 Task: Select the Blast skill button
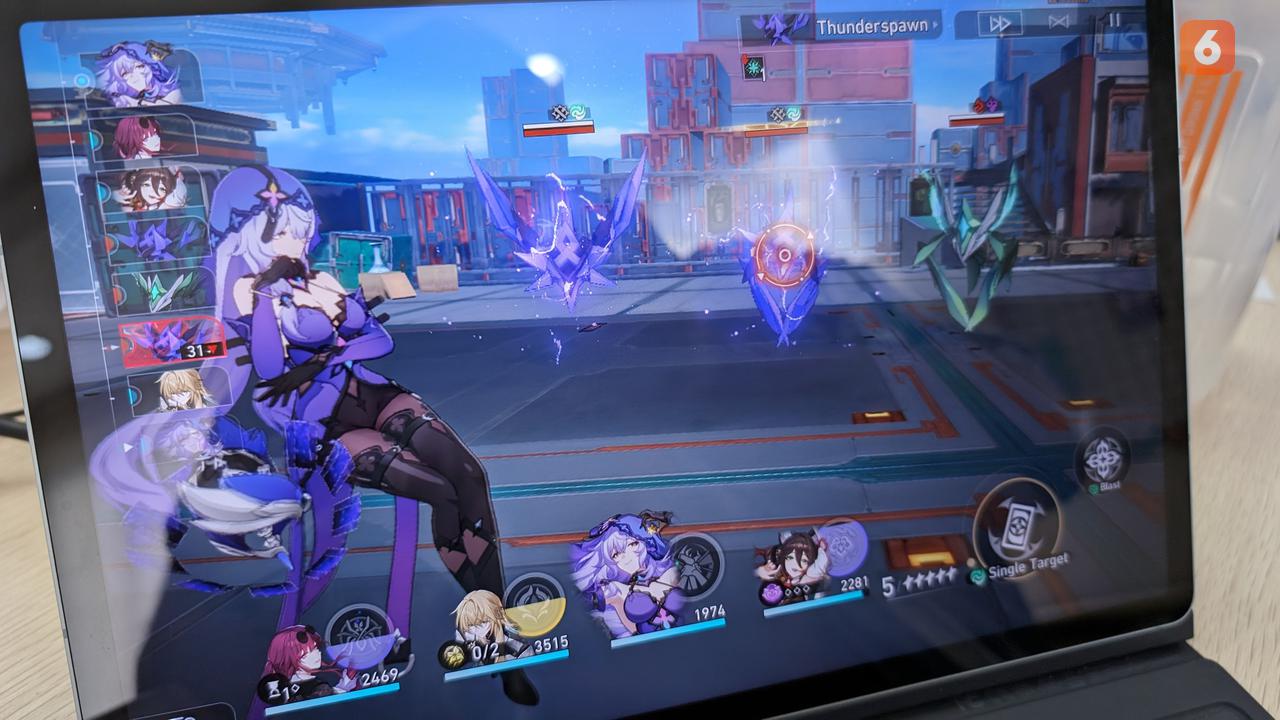(1102, 458)
